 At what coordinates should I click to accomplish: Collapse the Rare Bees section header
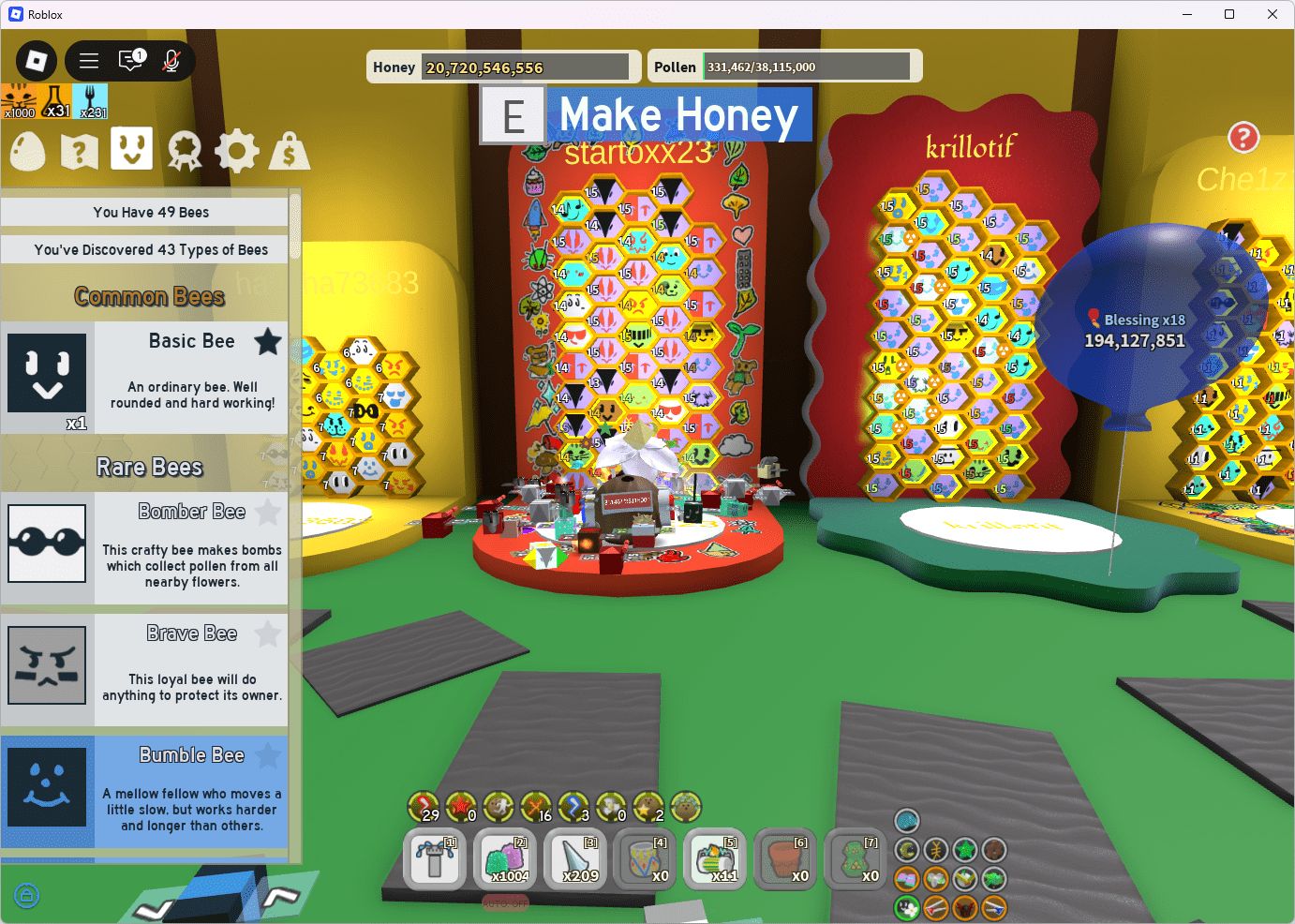(149, 466)
